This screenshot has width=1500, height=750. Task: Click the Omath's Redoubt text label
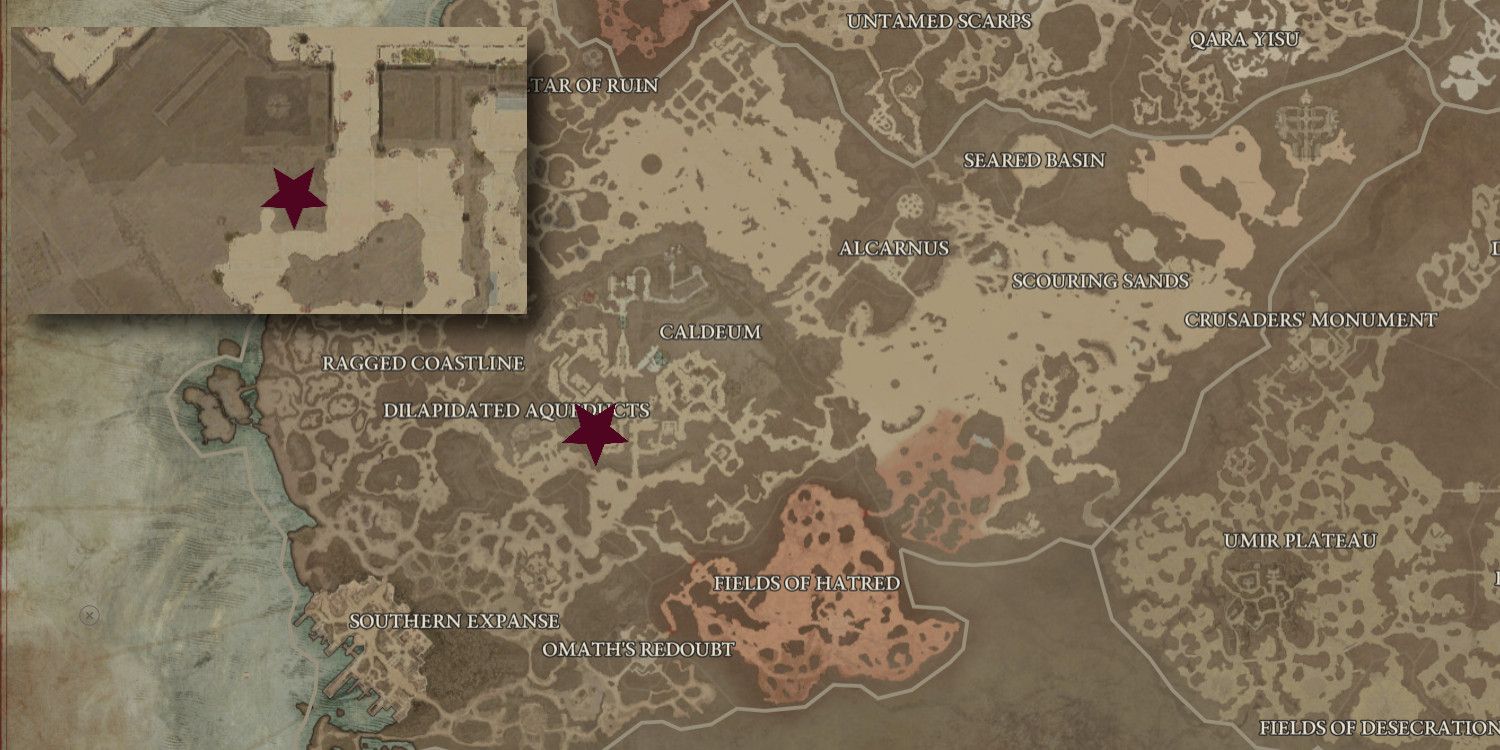point(637,649)
